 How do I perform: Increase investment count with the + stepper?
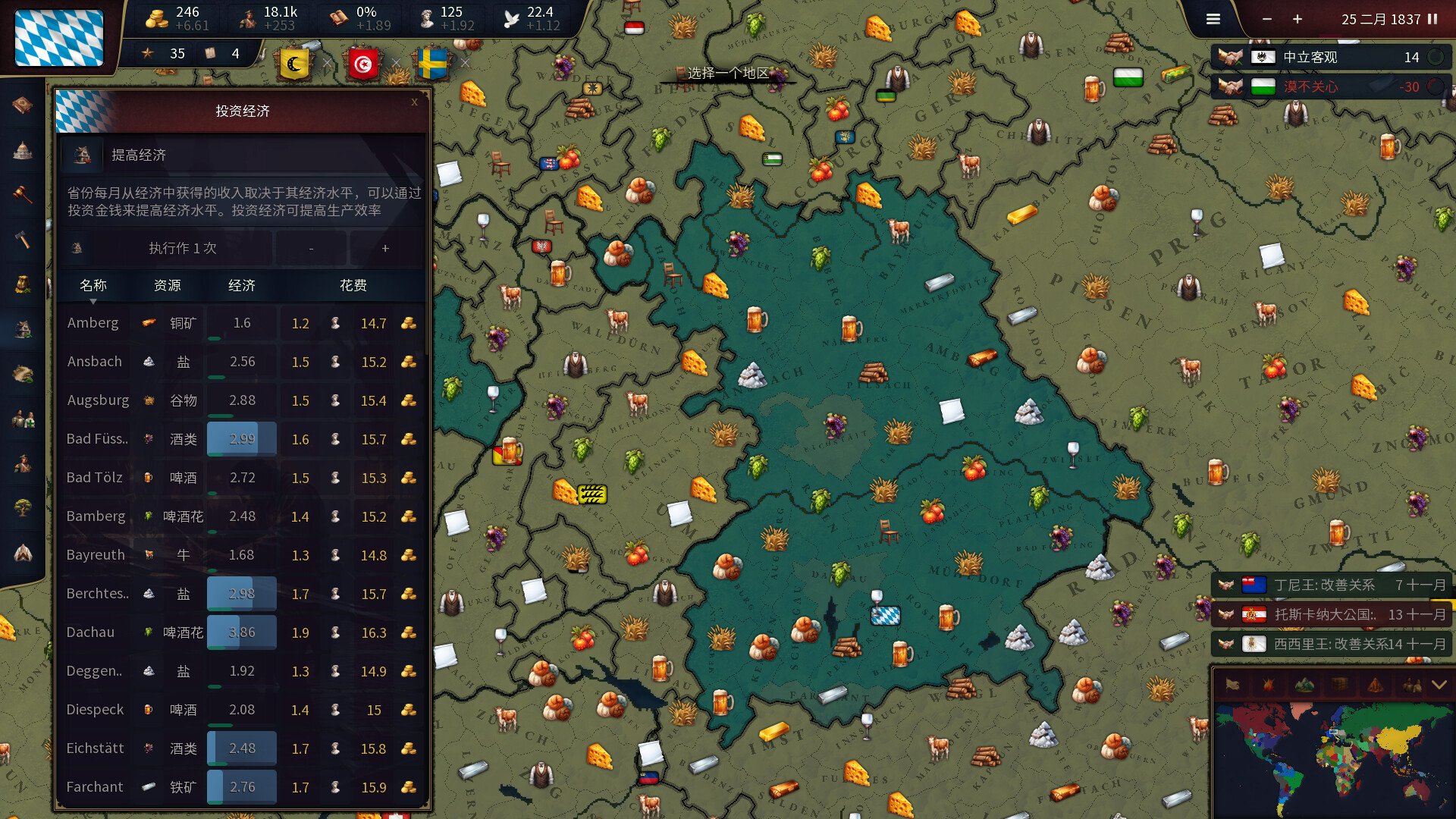click(385, 248)
